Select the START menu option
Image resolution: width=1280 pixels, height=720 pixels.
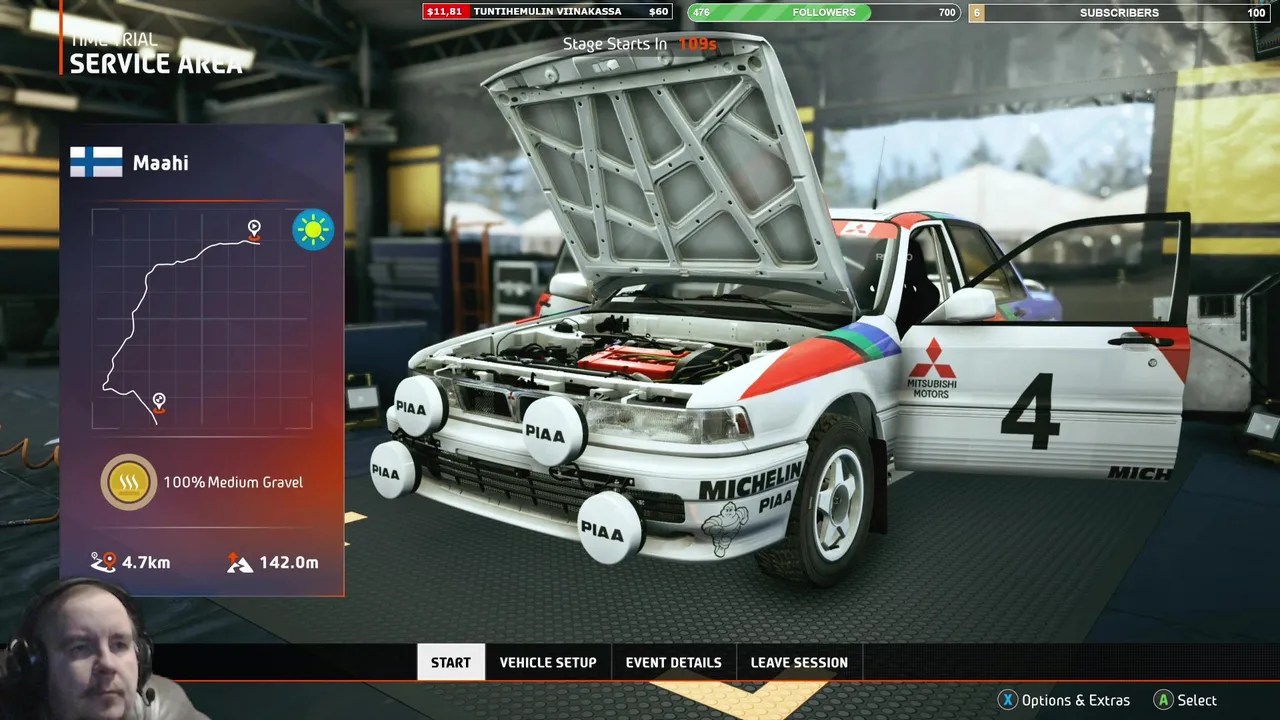(450, 662)
